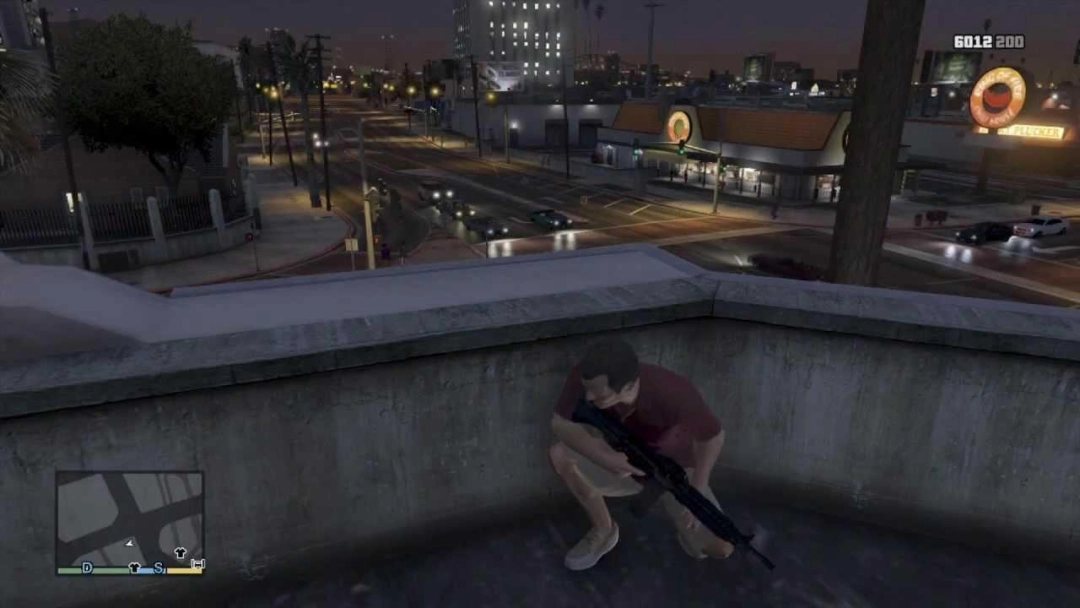Select the blue D blip on the minimap
The height and width of the screenshot is (608, 1080).
(87, 568)
